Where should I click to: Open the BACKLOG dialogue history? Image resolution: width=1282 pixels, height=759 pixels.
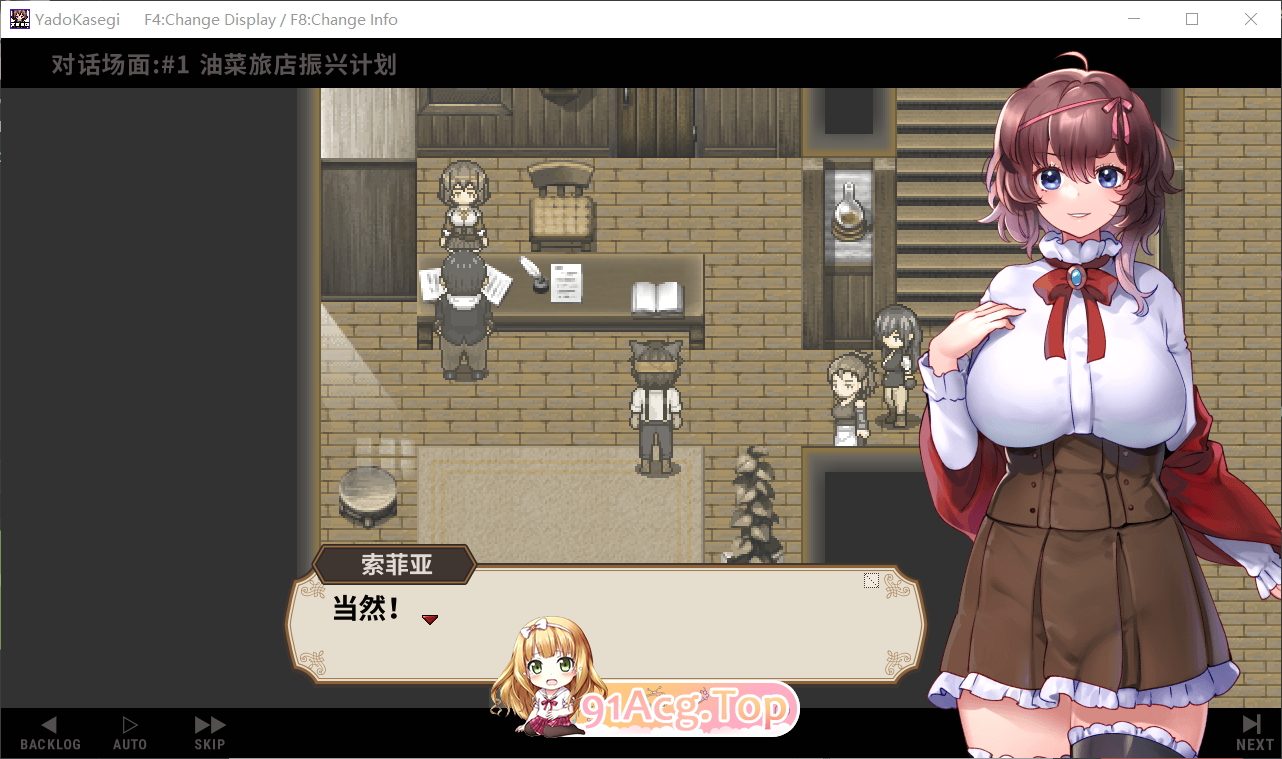pyautogui.click(x=50, y=735)
